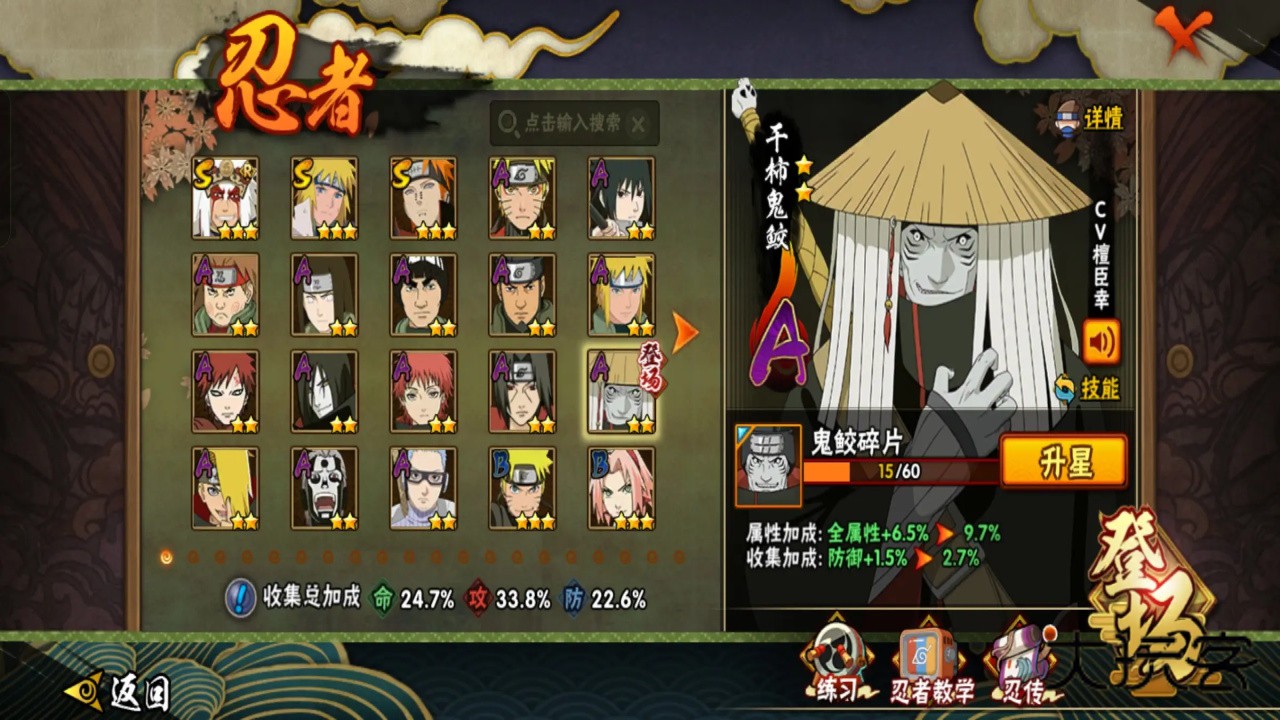Select the glasses-wearing Kabuto ninja portrait
This screenshot has height=720, width=1280.
(423, 488)
